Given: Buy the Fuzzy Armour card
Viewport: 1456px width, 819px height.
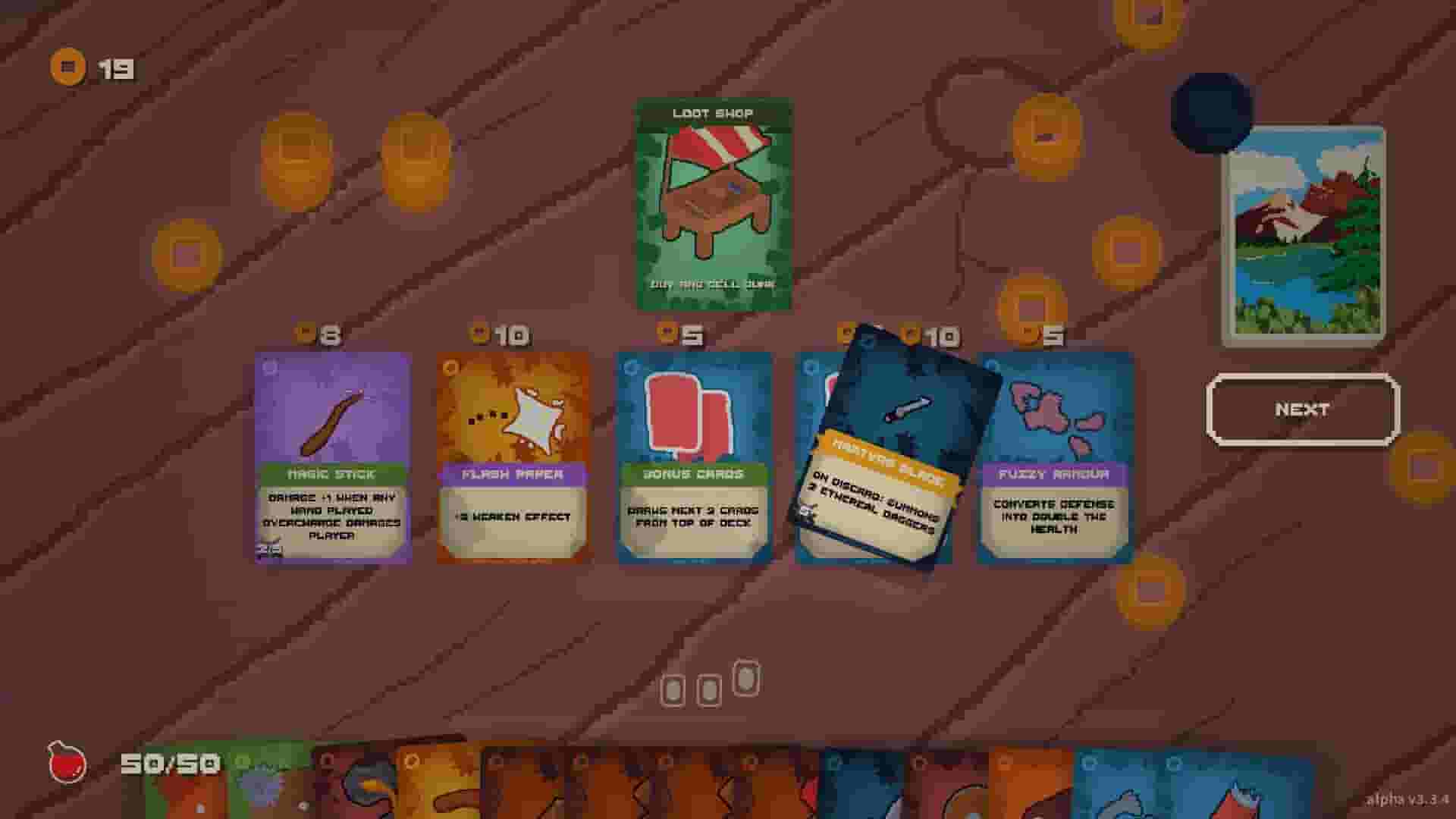Looking at the screenshot, I should (1053, 455).
